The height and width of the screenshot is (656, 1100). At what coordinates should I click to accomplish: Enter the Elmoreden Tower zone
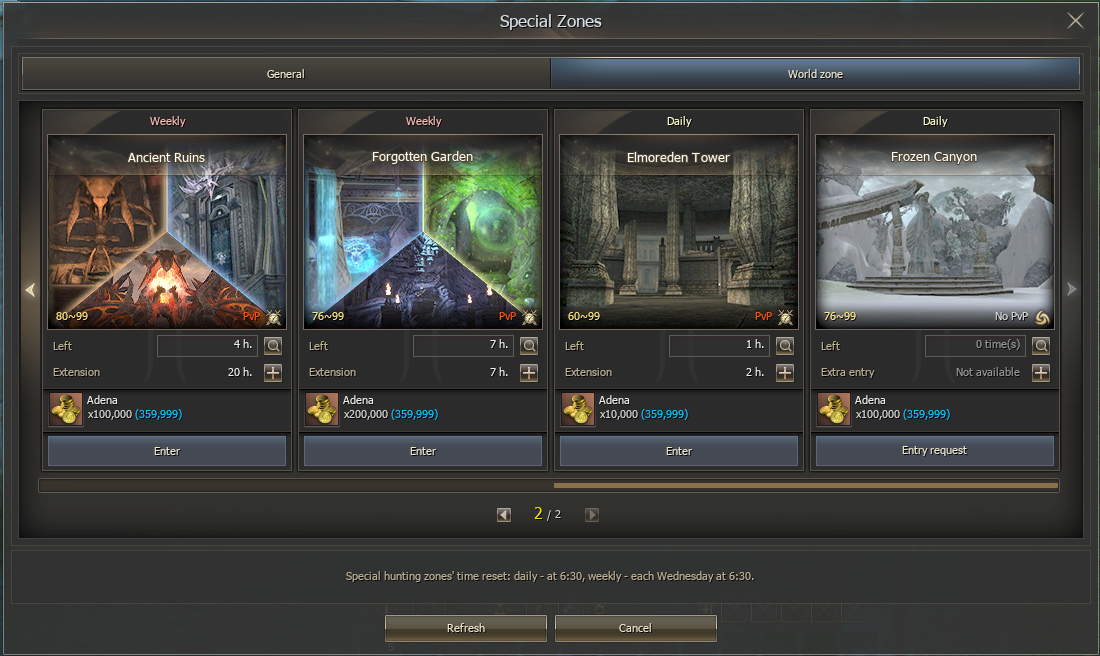pos(679,451)
